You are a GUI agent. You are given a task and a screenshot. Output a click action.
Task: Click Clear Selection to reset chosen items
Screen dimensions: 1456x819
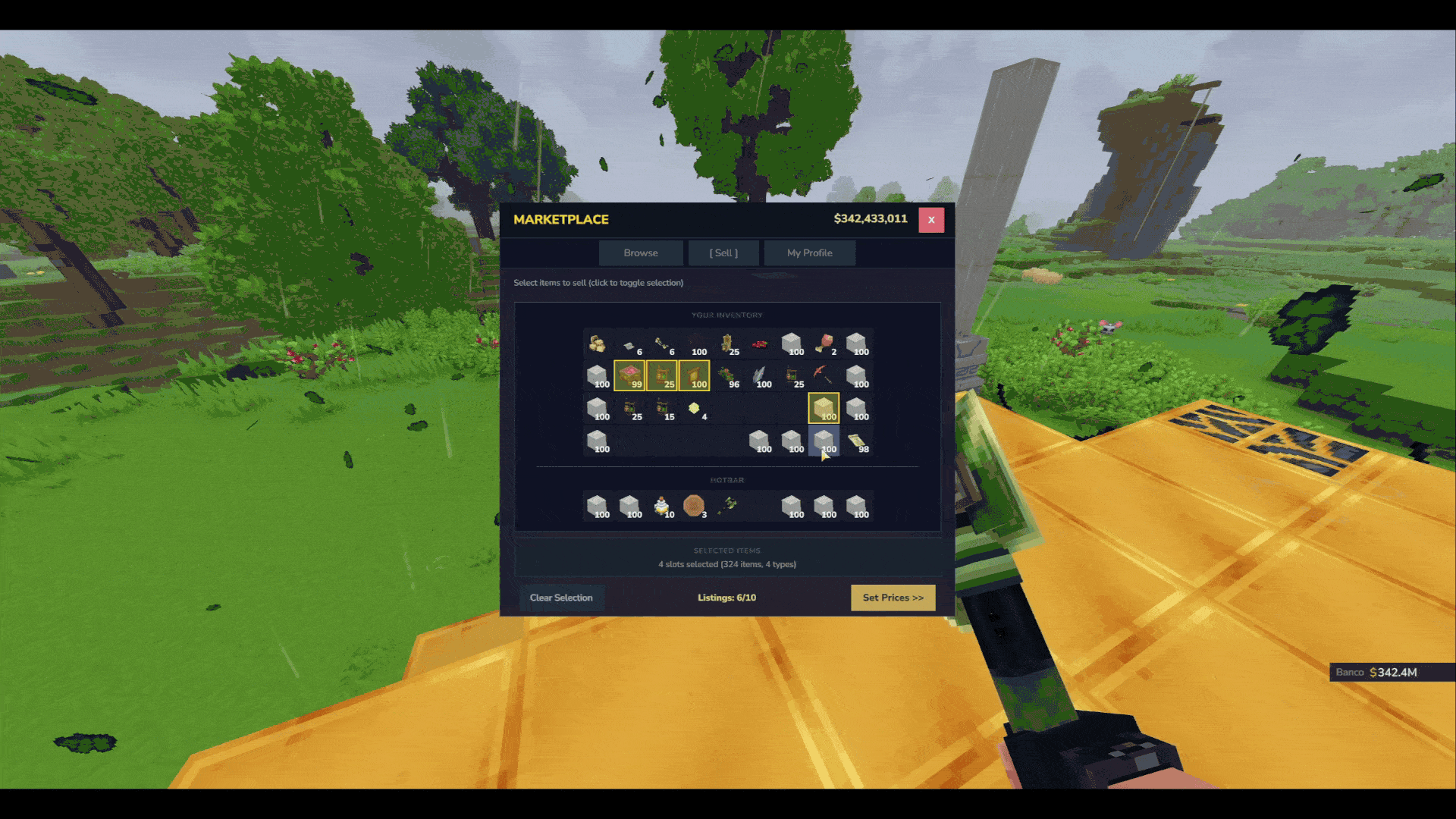click(561, 598)
